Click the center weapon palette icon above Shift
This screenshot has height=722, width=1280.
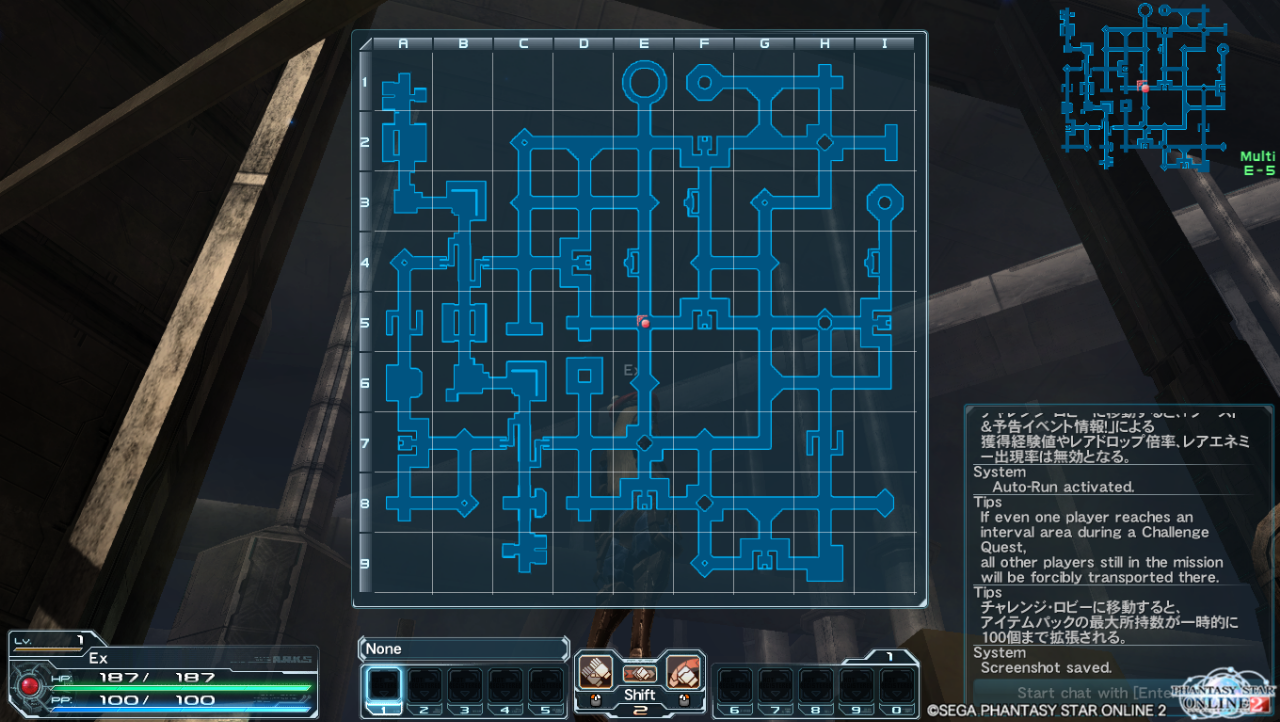tap(639, 673)
